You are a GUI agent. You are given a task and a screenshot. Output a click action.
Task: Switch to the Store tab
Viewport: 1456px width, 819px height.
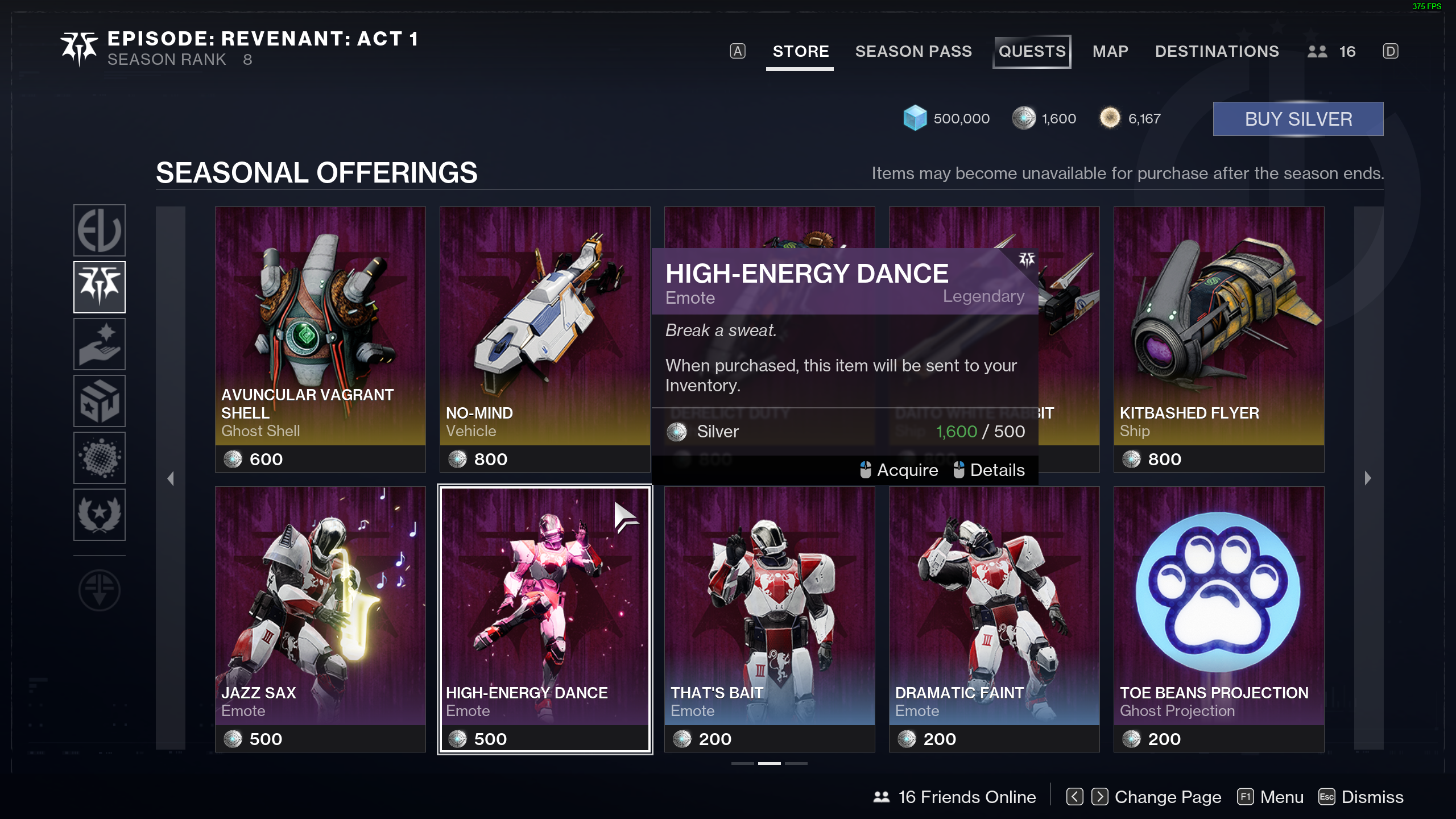(800, 52)
